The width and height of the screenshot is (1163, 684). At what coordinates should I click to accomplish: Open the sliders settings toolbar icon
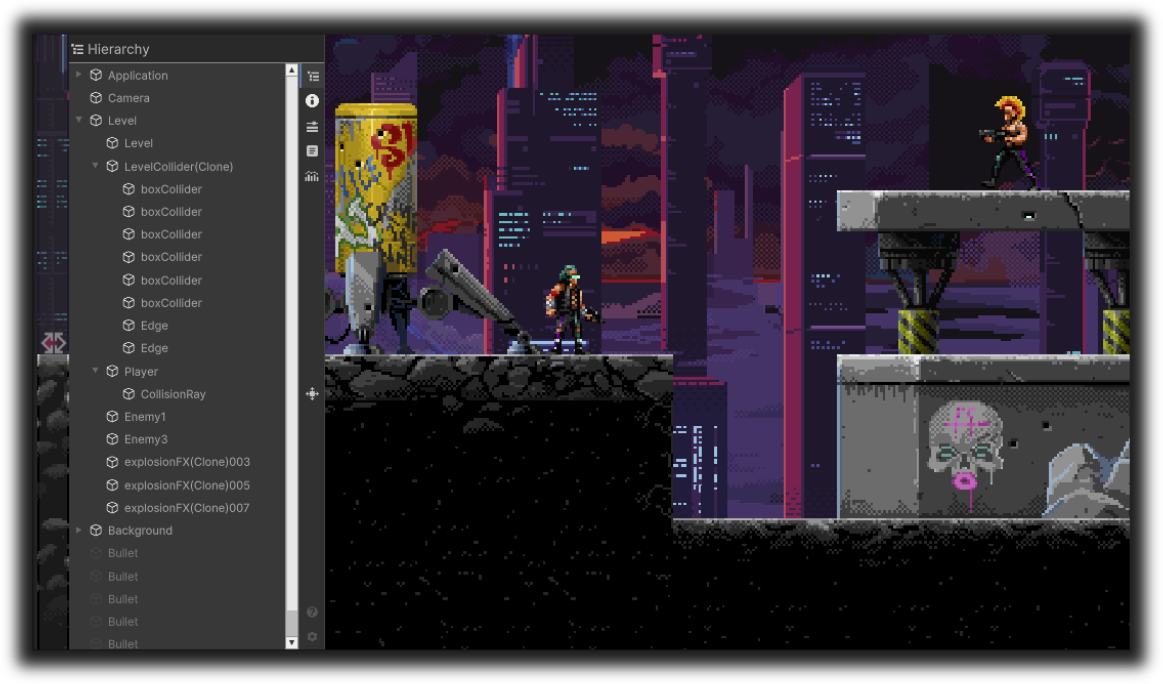click(312, 126)
